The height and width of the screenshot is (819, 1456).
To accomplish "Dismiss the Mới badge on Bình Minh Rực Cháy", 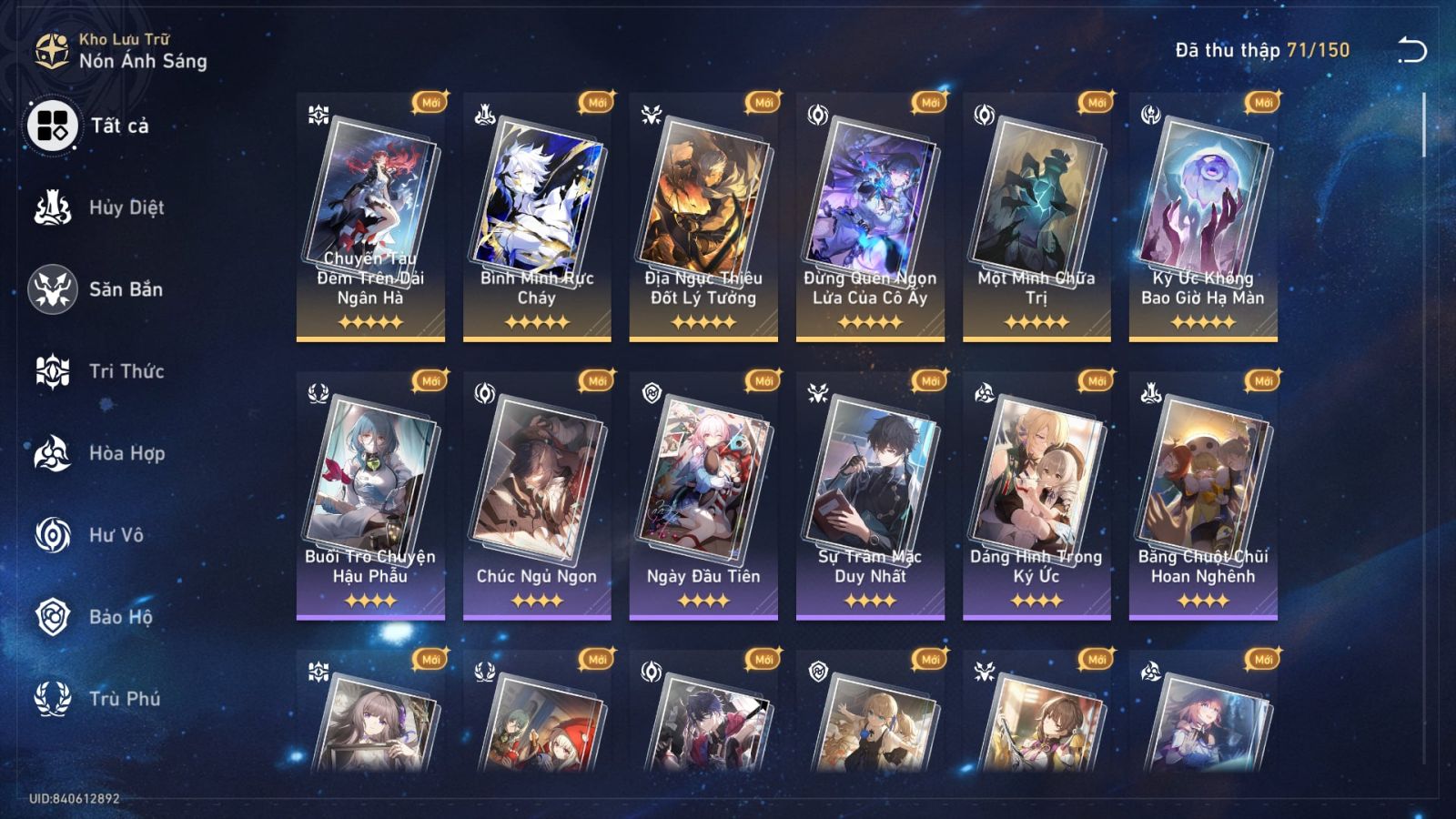I will coord(596,102).
